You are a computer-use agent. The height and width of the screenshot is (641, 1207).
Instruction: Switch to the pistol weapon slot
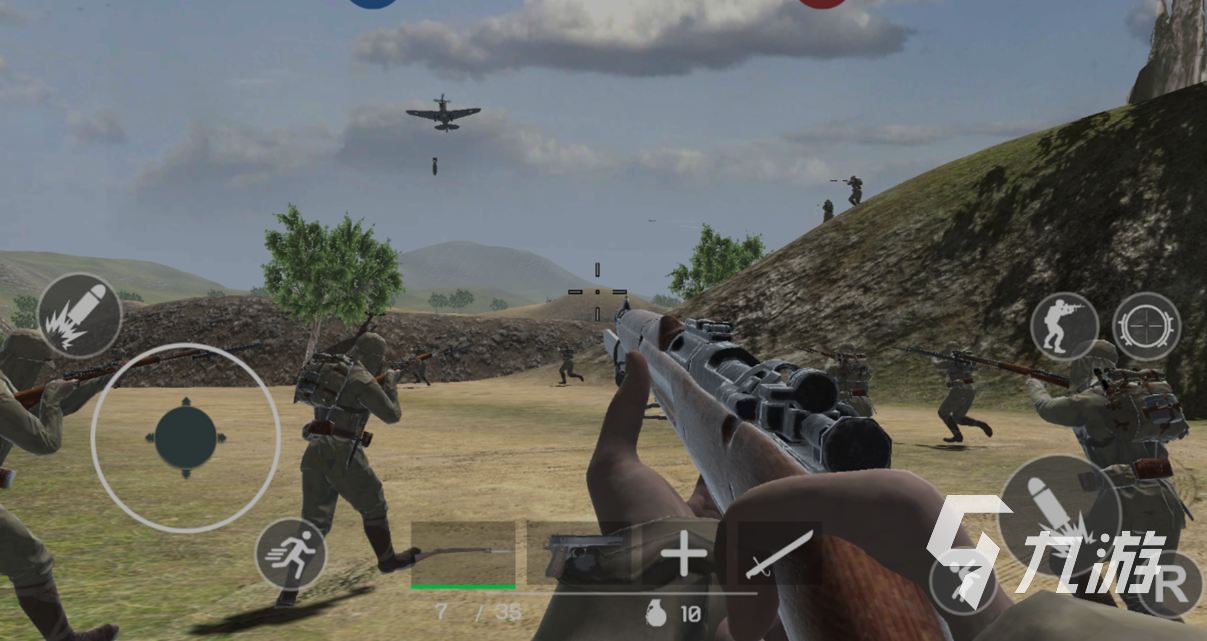pyautogui.click(x=578, y=554)
